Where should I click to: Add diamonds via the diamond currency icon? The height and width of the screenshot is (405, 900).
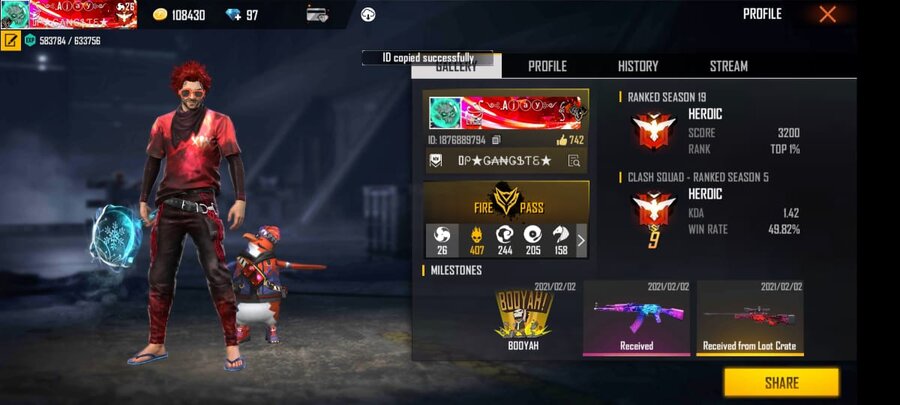tap(233, 15)
